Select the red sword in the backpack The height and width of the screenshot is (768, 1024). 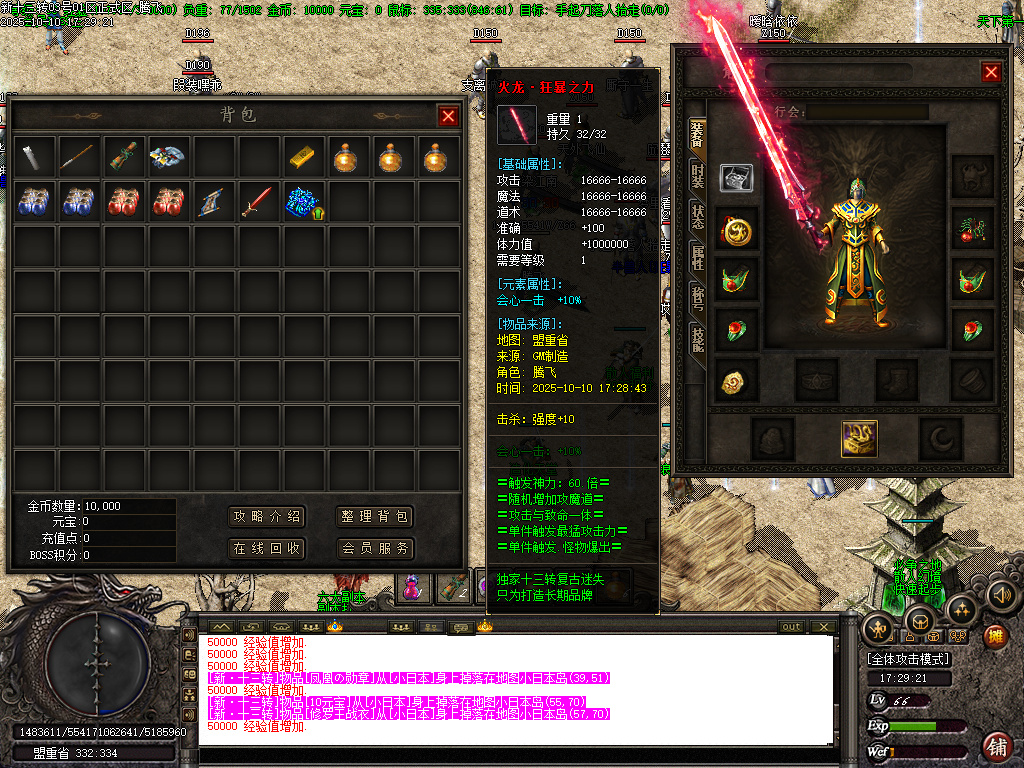258,202
